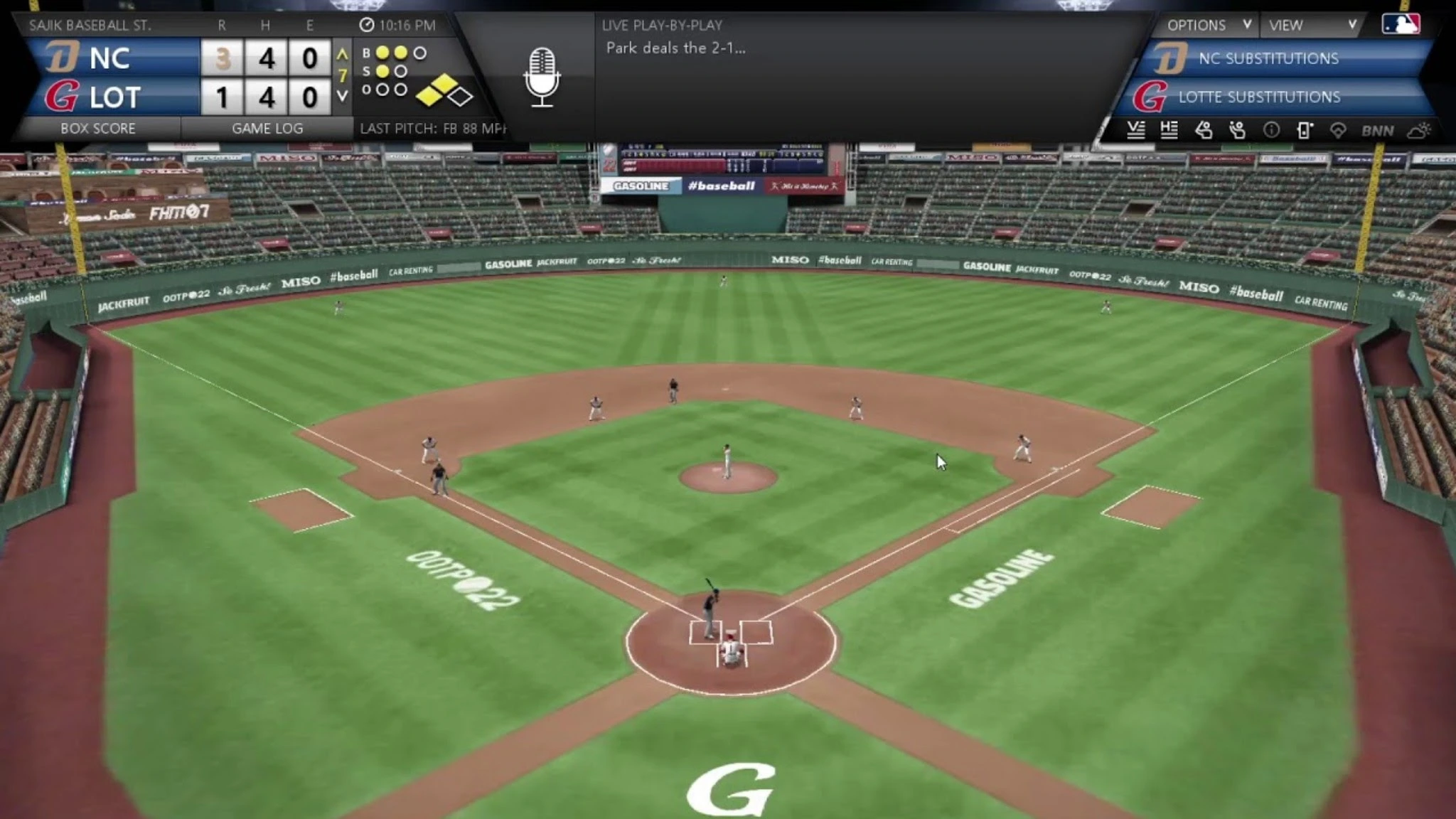Open the scoreboard-with-dot icon panel
The width and height of the screenshot is (1456, 819).
[1305, 130]
